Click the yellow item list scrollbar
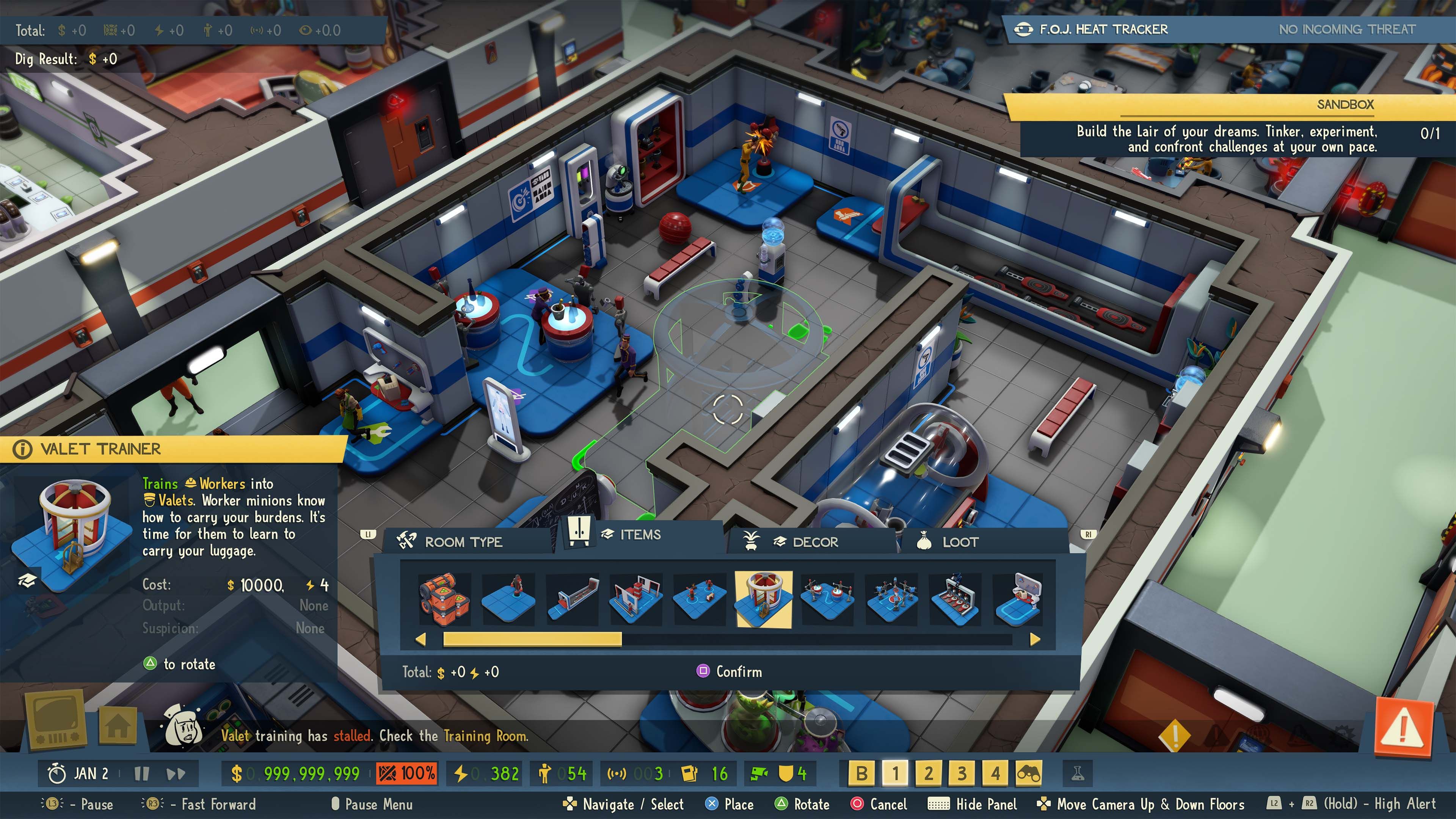 (x=532, y=639)
